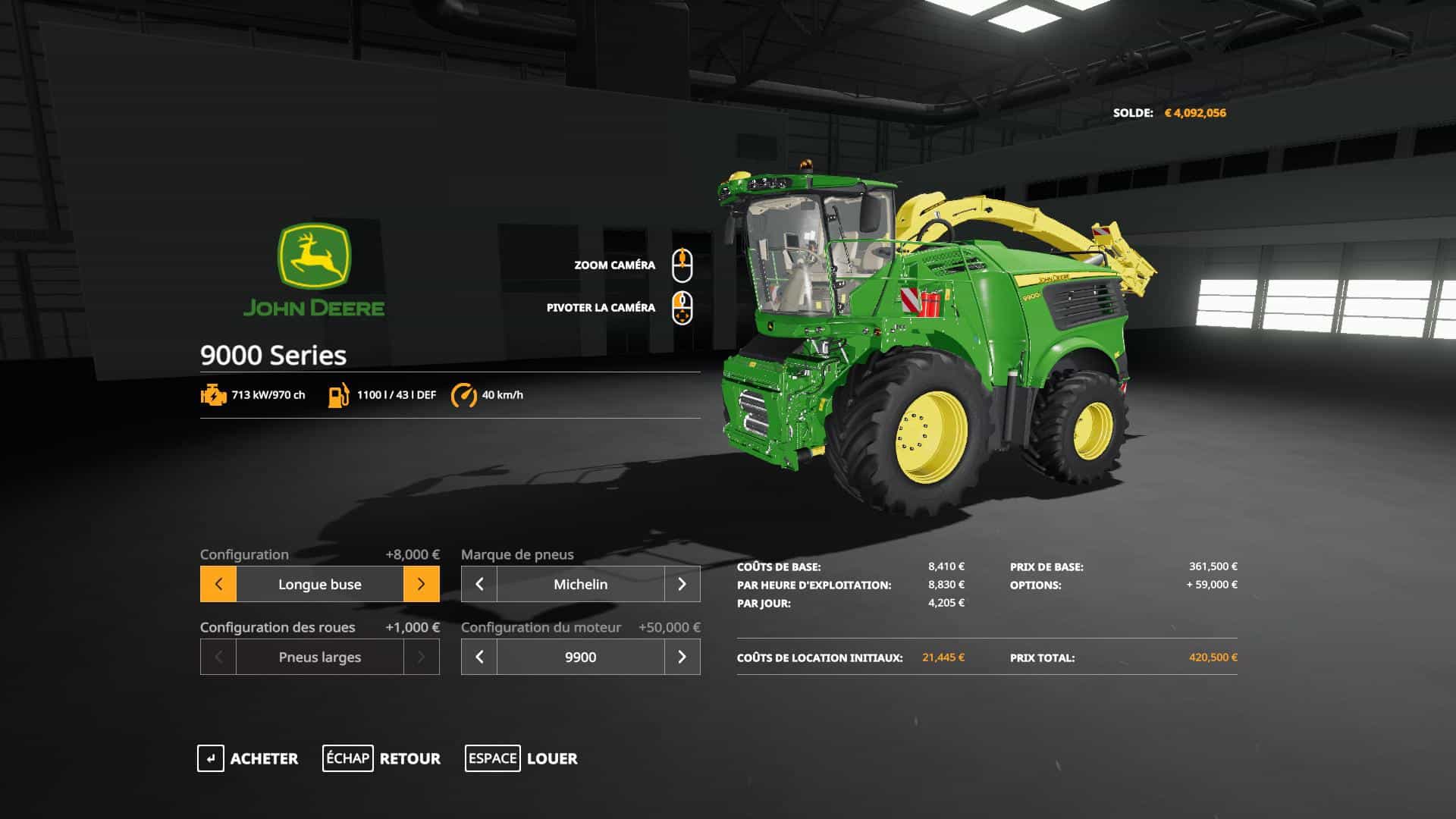The width and height of the screenshot is (1456, 819).
Task: Choose next engine configuration after 9900
Action: click(682, 657)
